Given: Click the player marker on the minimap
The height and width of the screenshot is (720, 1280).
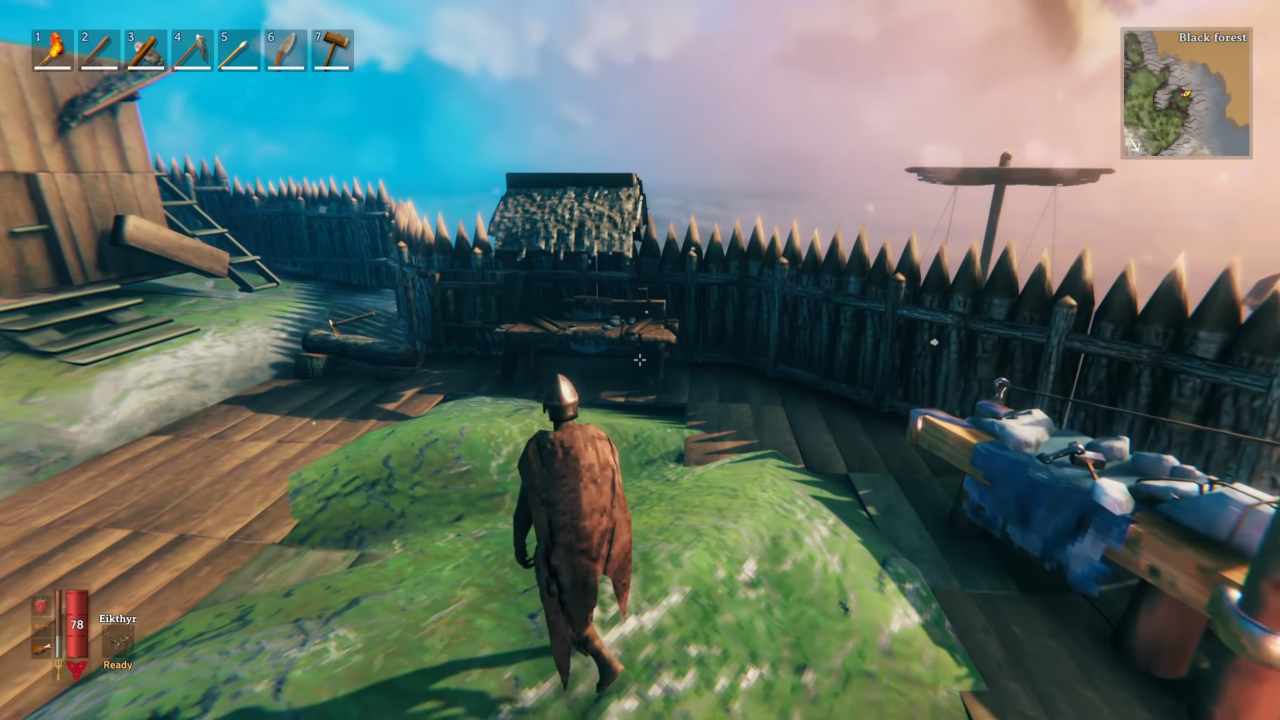Looking at the screenshot, I should (x=1186, y=94).
